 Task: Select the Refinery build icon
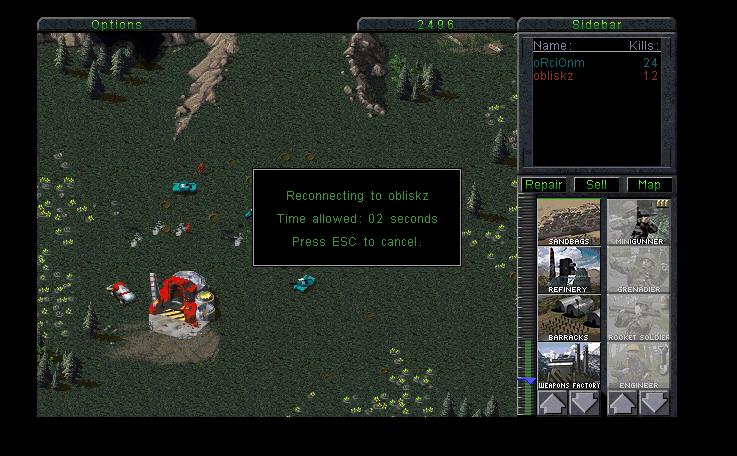(569, 270)
